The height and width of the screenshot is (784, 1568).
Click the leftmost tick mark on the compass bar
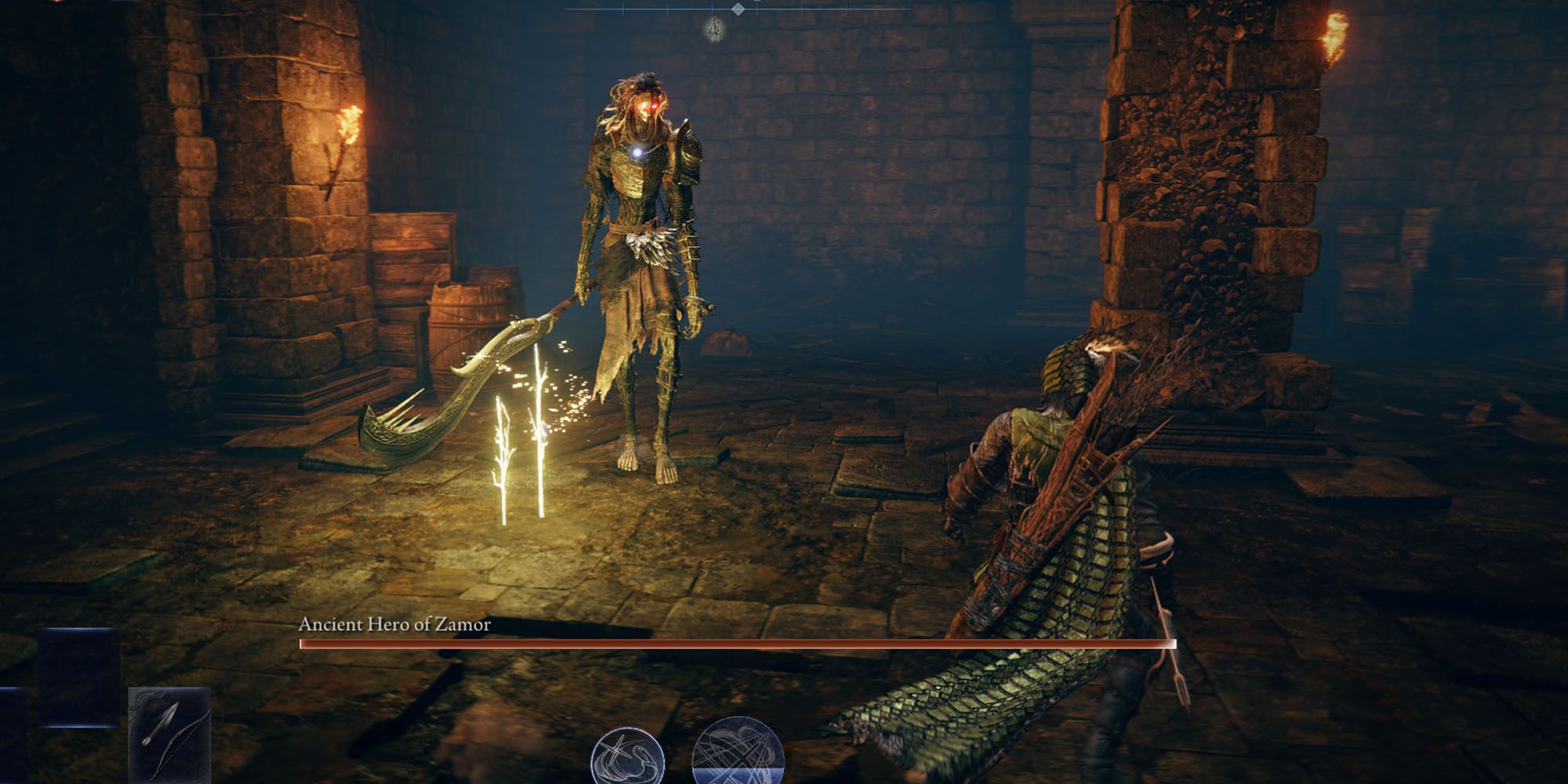[x=623, y=8]
